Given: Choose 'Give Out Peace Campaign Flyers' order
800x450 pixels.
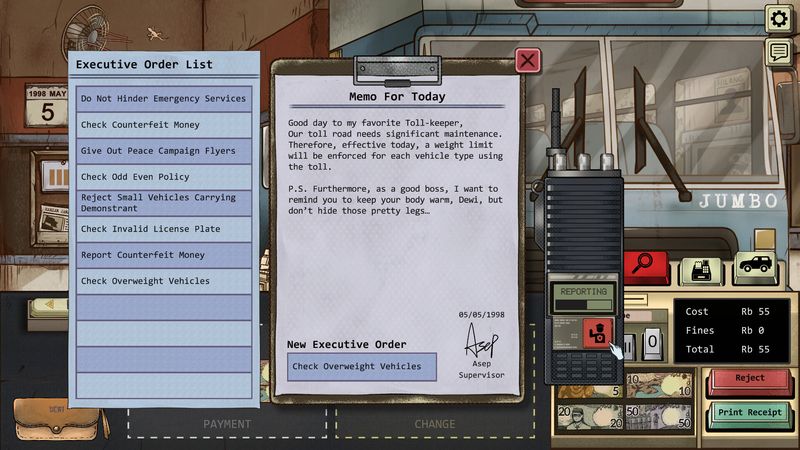Looking at the screenshot, I should (164, 151).
